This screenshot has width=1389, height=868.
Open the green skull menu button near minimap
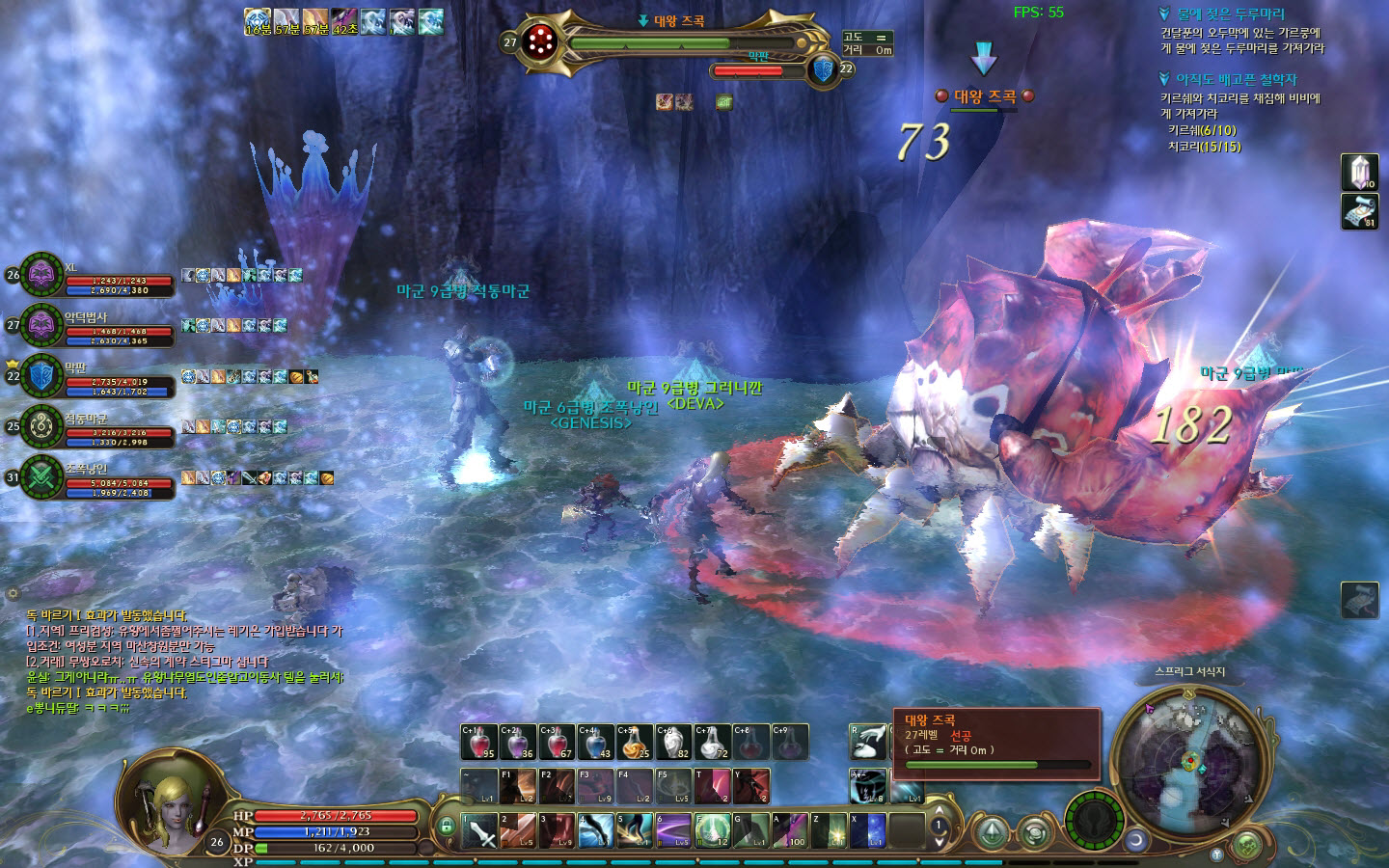click(x=1247, y=845)
